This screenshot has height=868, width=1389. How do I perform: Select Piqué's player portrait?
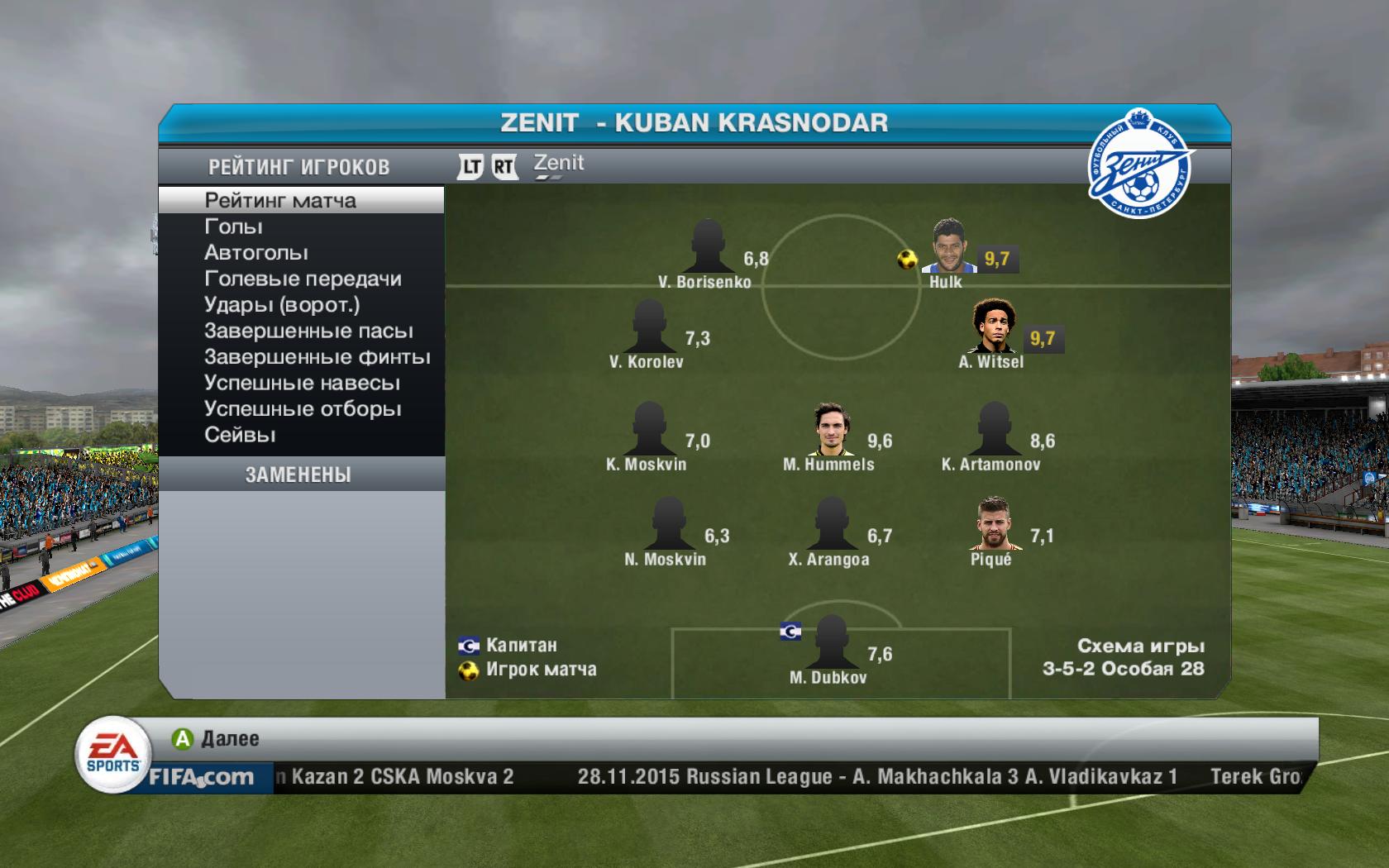991,524
